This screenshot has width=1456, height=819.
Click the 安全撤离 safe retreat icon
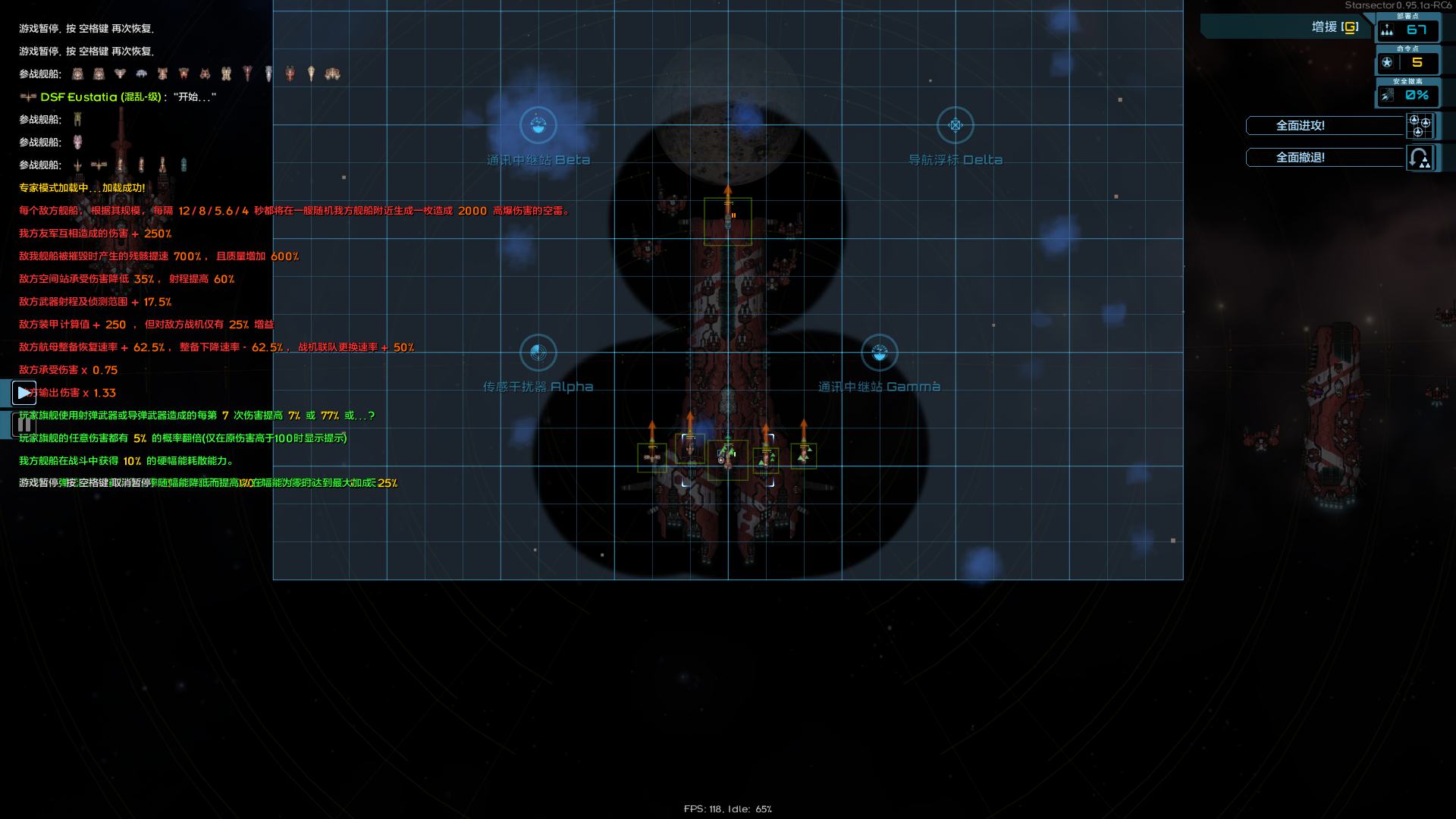click(x=1387, y=95)
